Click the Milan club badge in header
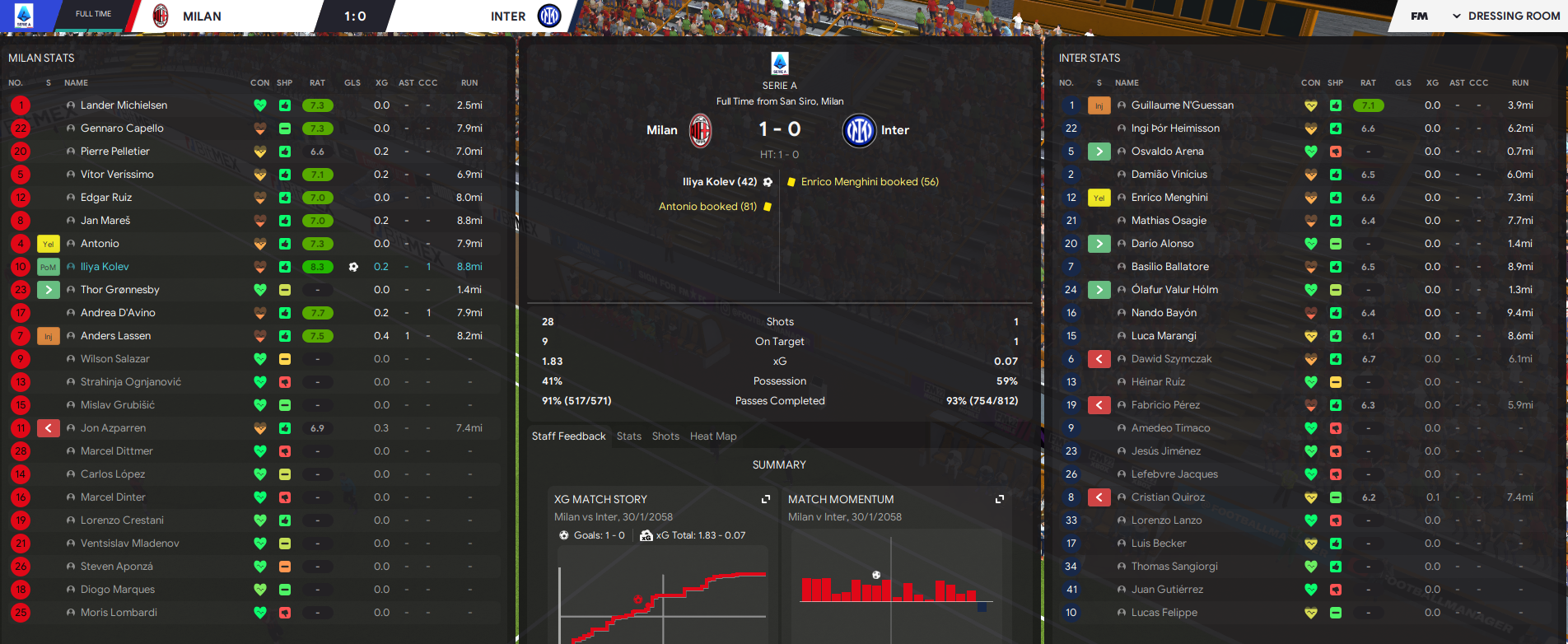Screen dimensions: 1568x644 161,16
